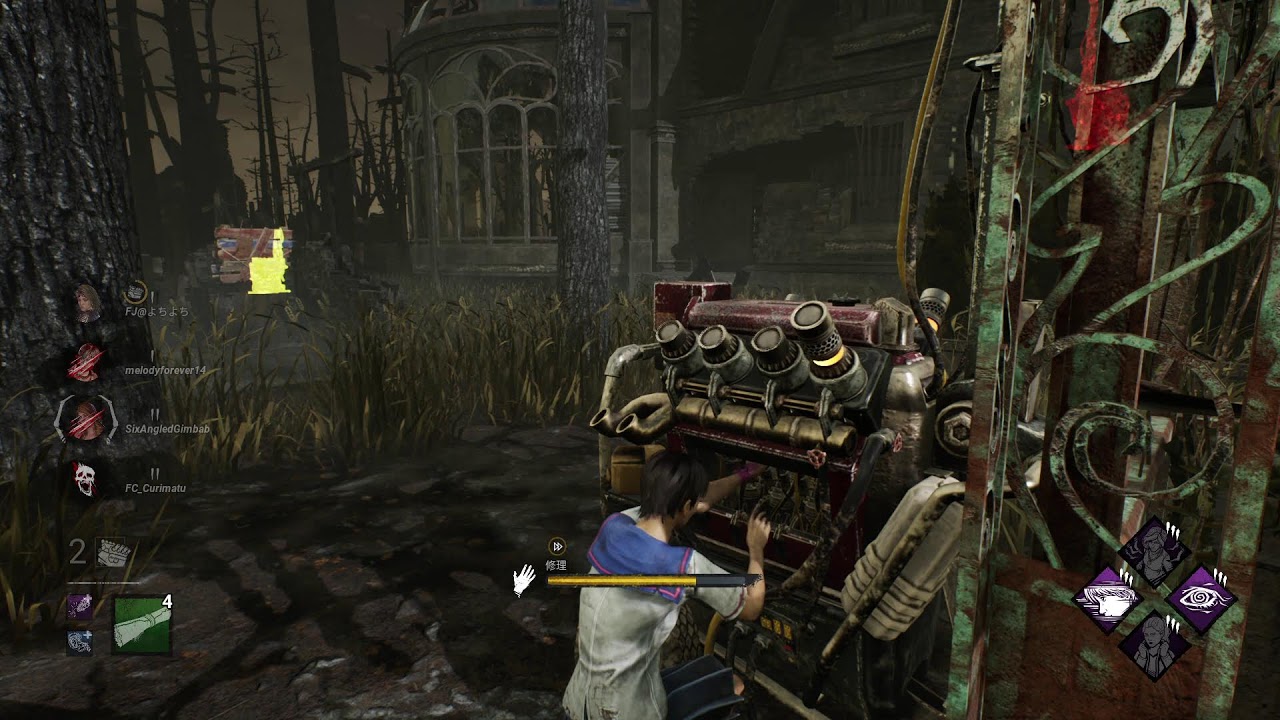
Task: Select the grey-blue add-on icon
Action: pyautogui.click(x=80, y=641)
